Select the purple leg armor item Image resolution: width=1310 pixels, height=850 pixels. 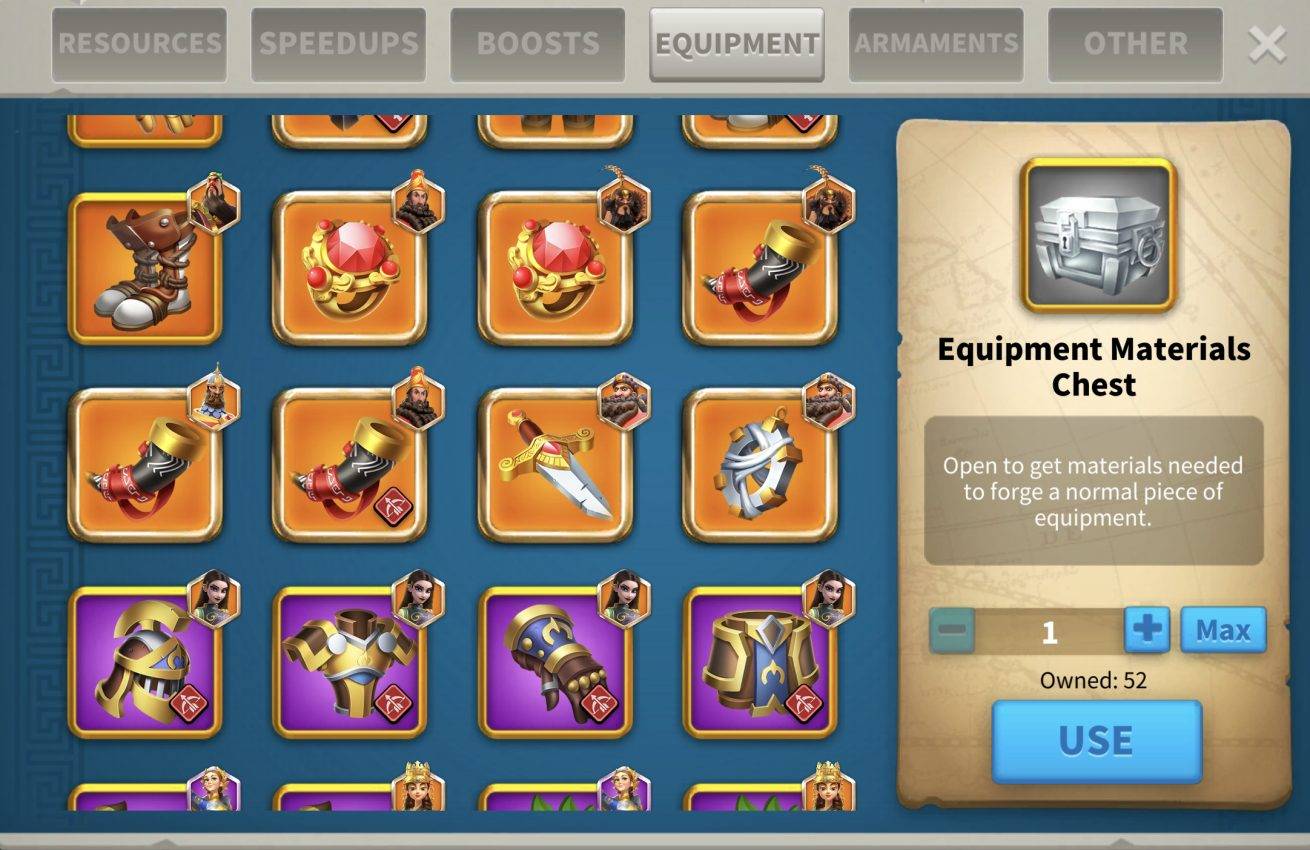[x=760, y=662]
